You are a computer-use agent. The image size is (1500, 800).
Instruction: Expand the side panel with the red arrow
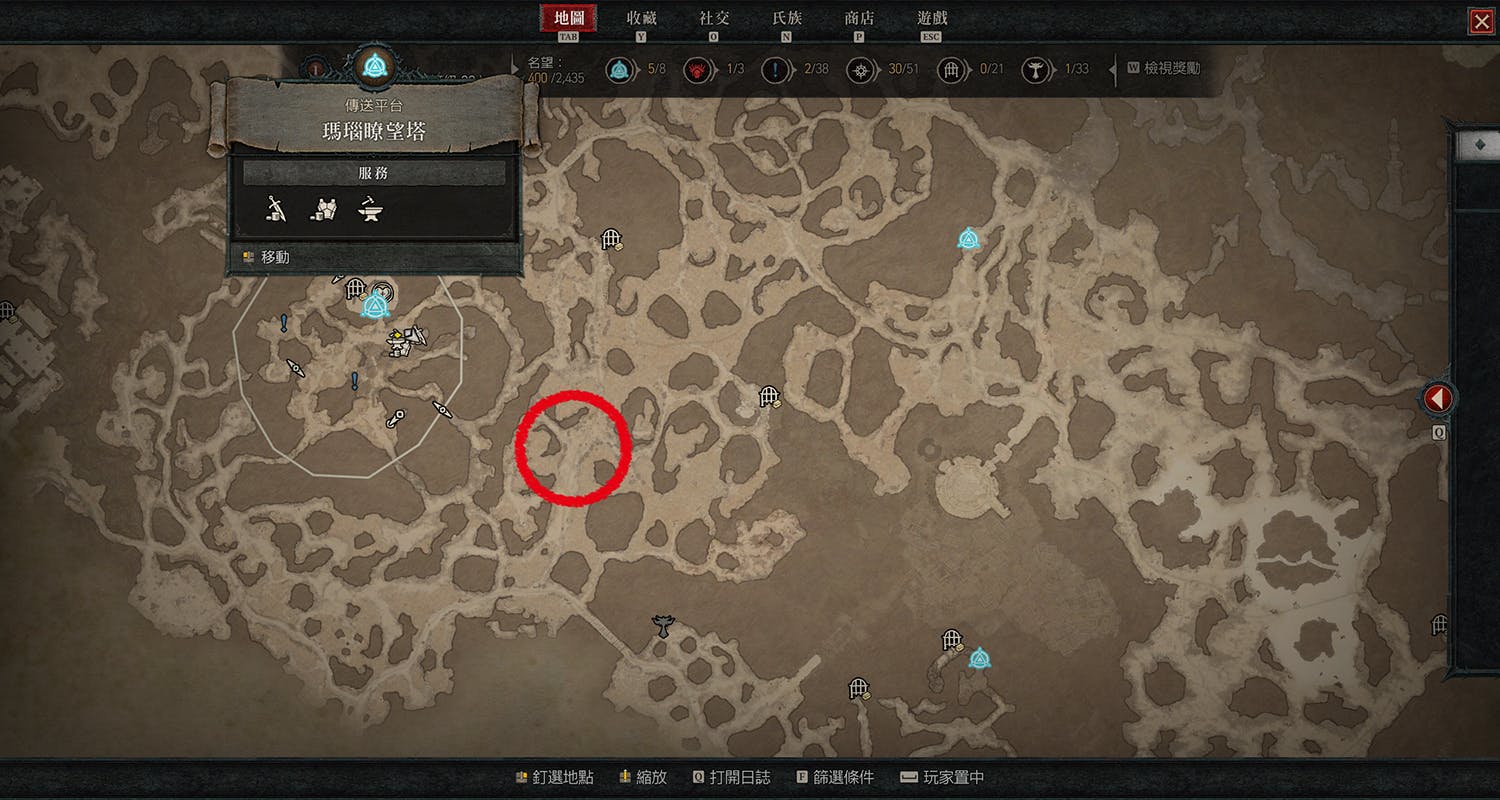pos(1438,399)
